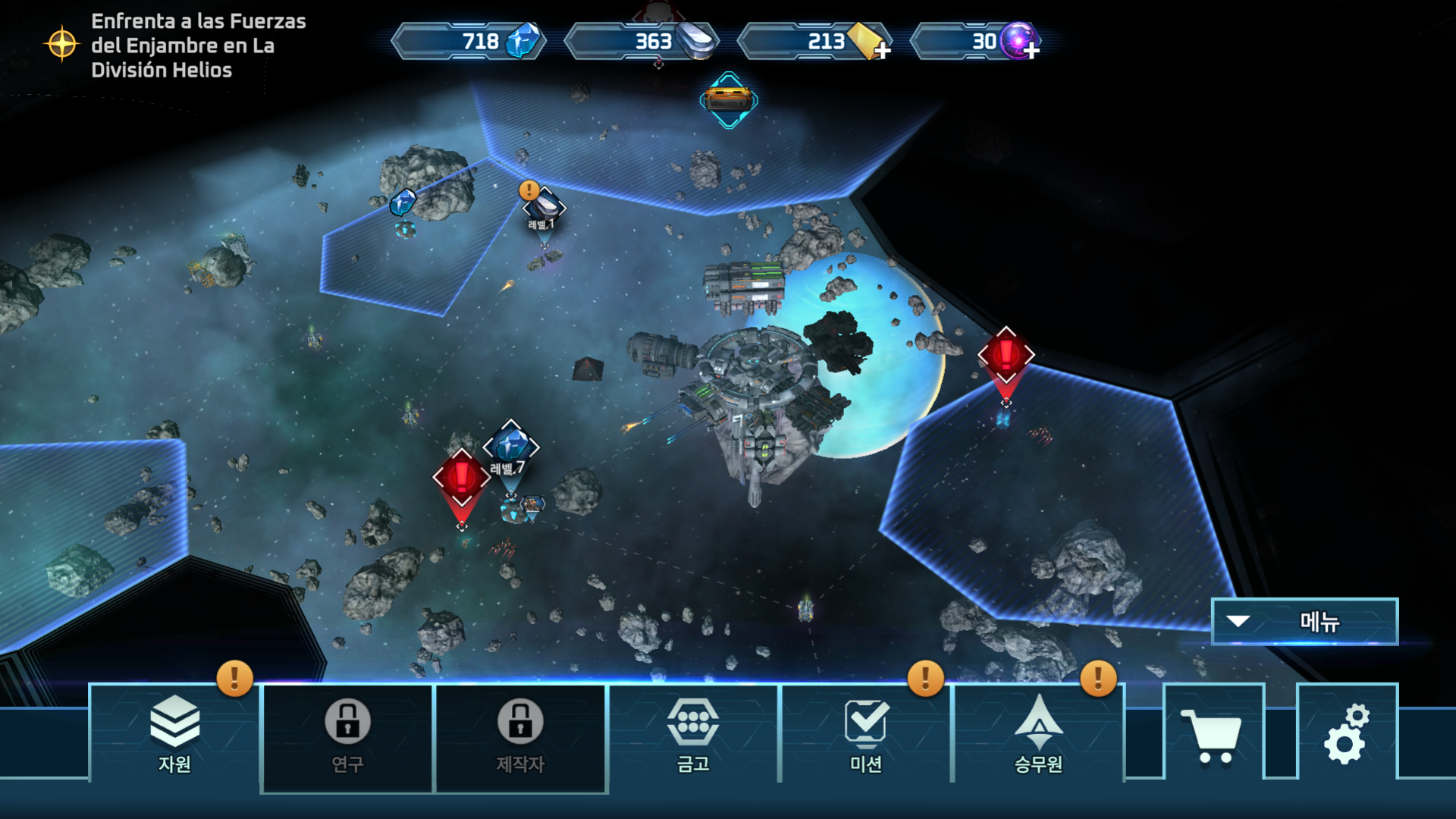Select the locked 연구 research button
This screenshot has width=1456, height=819.
point(347,737)
